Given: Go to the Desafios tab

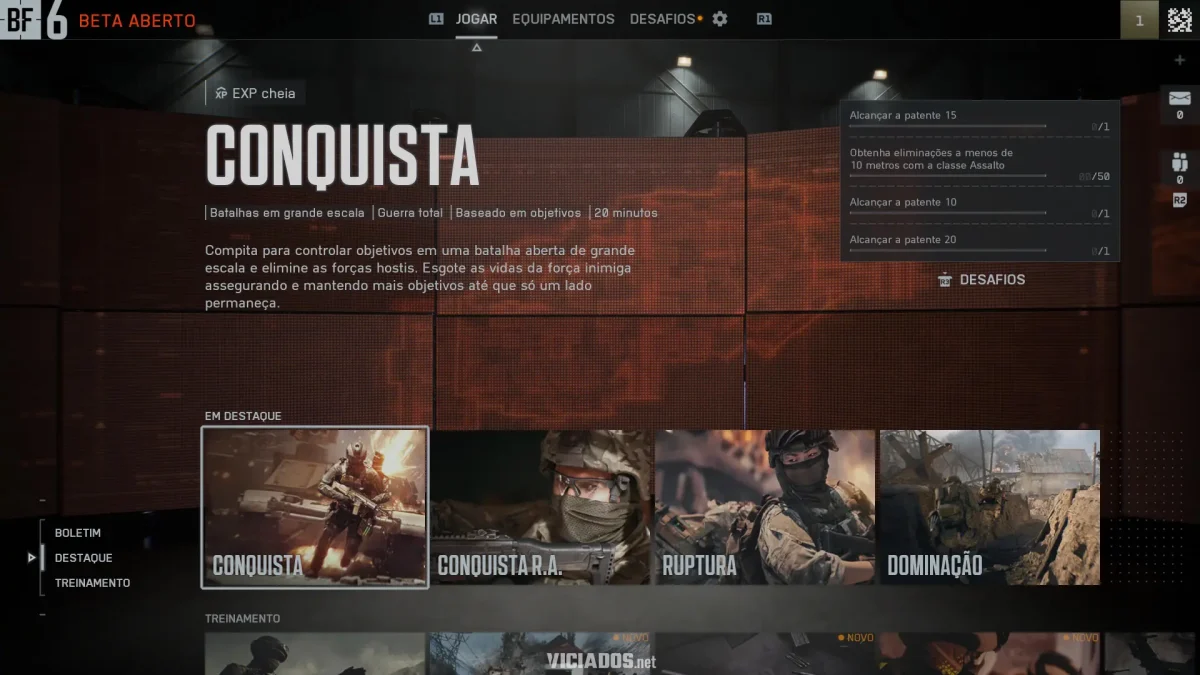Looking at the screenshot, I should [x=662, y=19].
